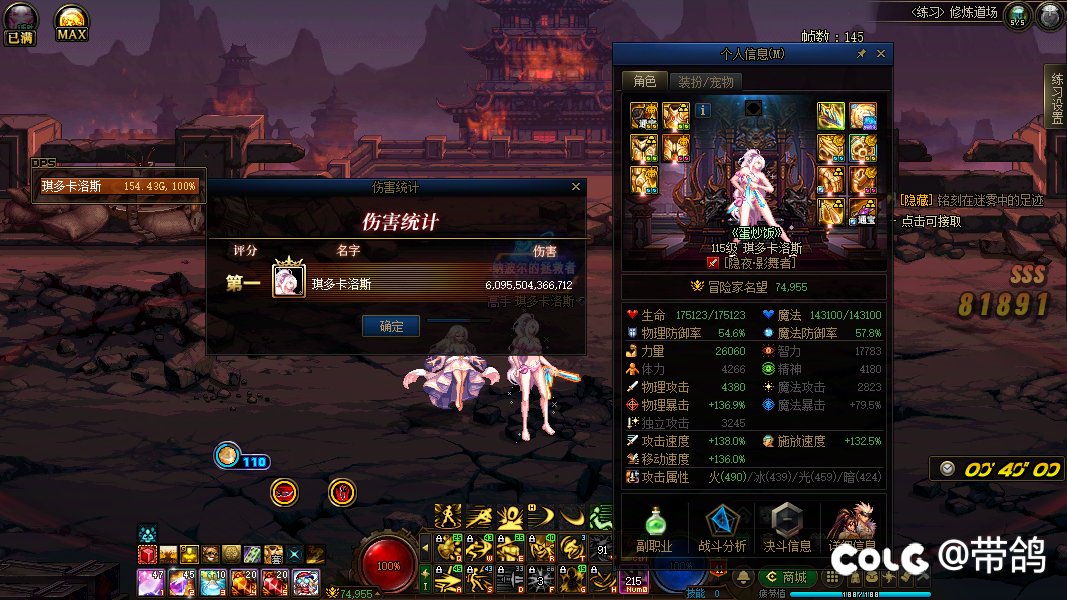
Task: Click the notification bell icon
Action: pos(743,577)
